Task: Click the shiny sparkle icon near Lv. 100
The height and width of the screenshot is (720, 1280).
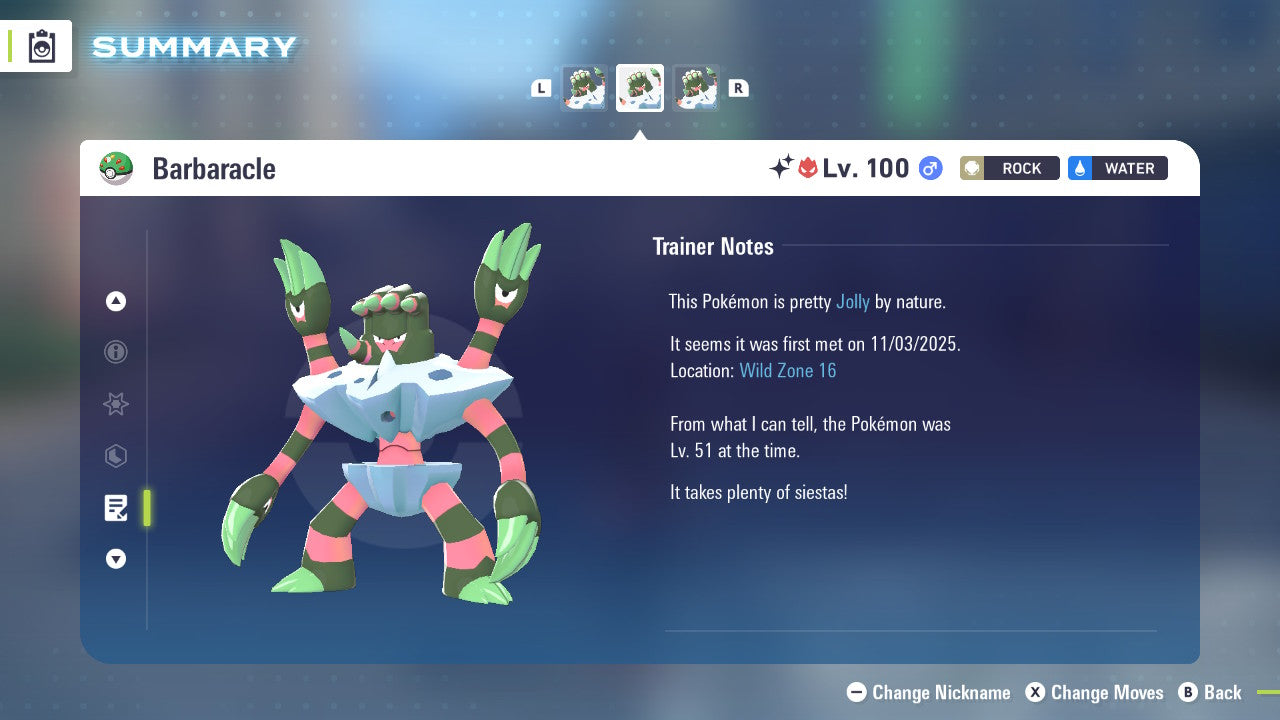Action: pos(784,166)
